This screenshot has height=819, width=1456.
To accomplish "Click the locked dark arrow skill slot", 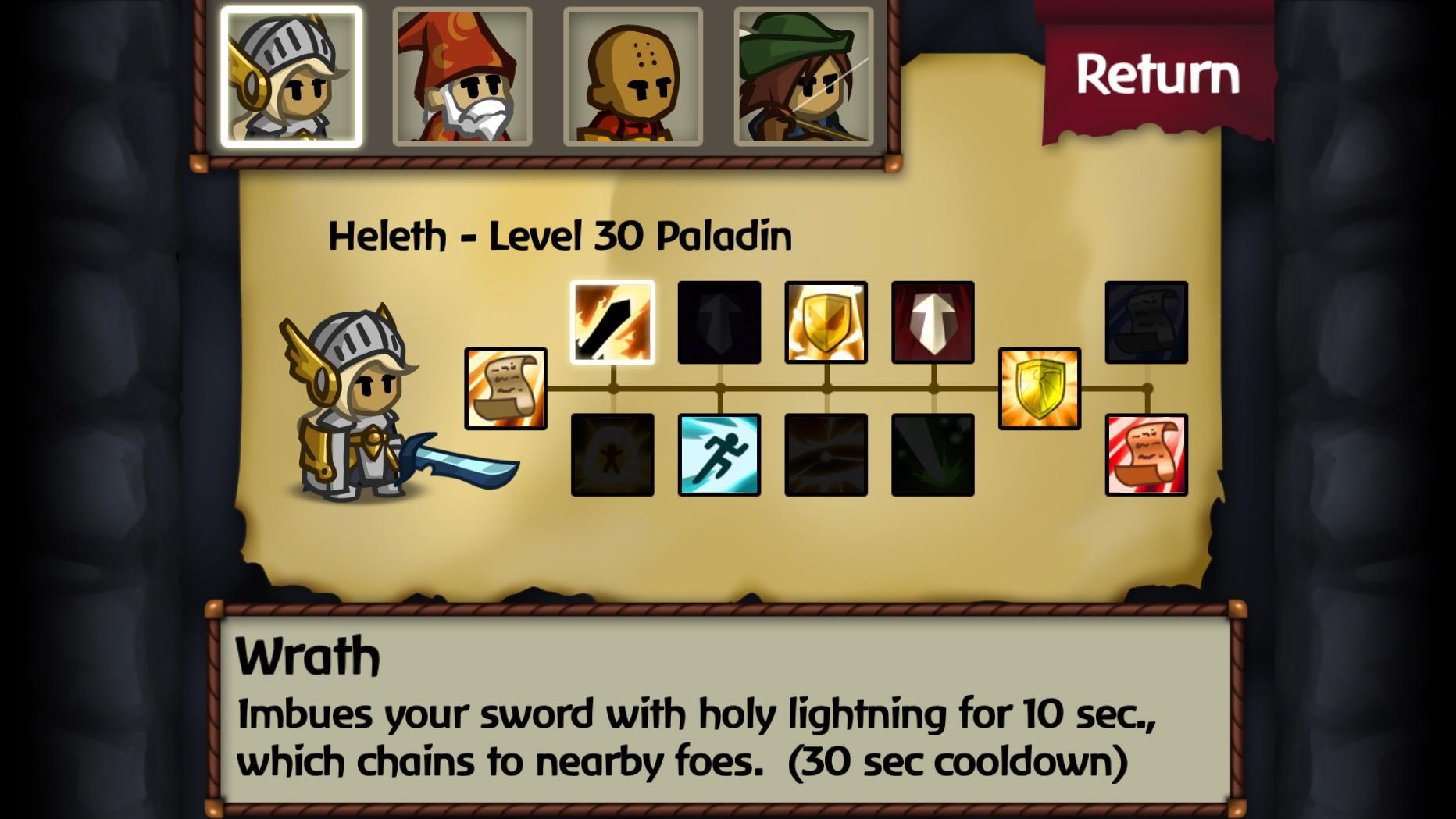I will (718, 322).
